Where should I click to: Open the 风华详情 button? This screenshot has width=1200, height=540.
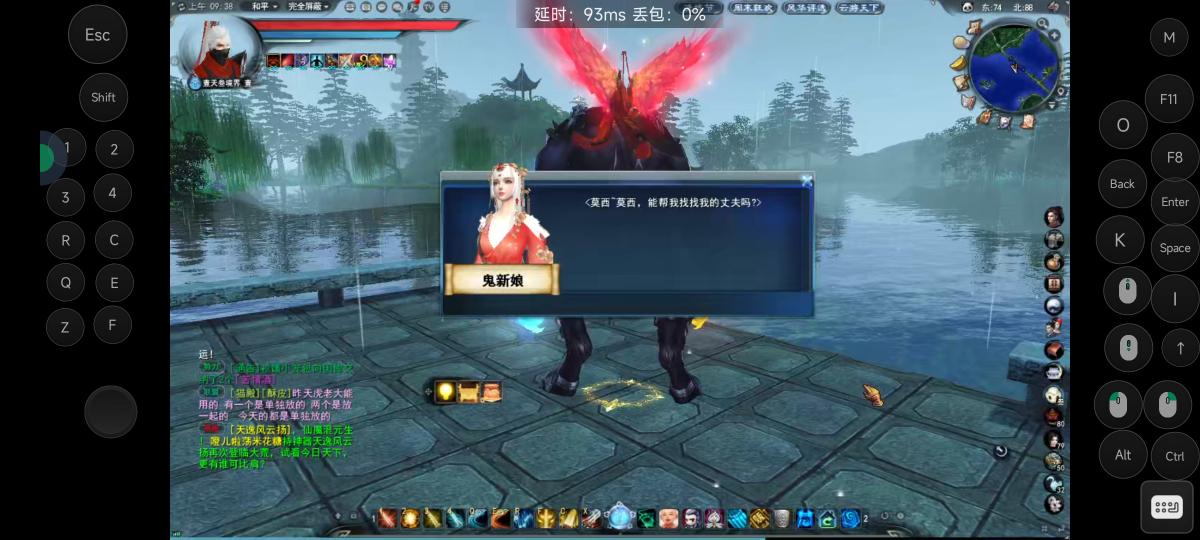tap(805, 8)
